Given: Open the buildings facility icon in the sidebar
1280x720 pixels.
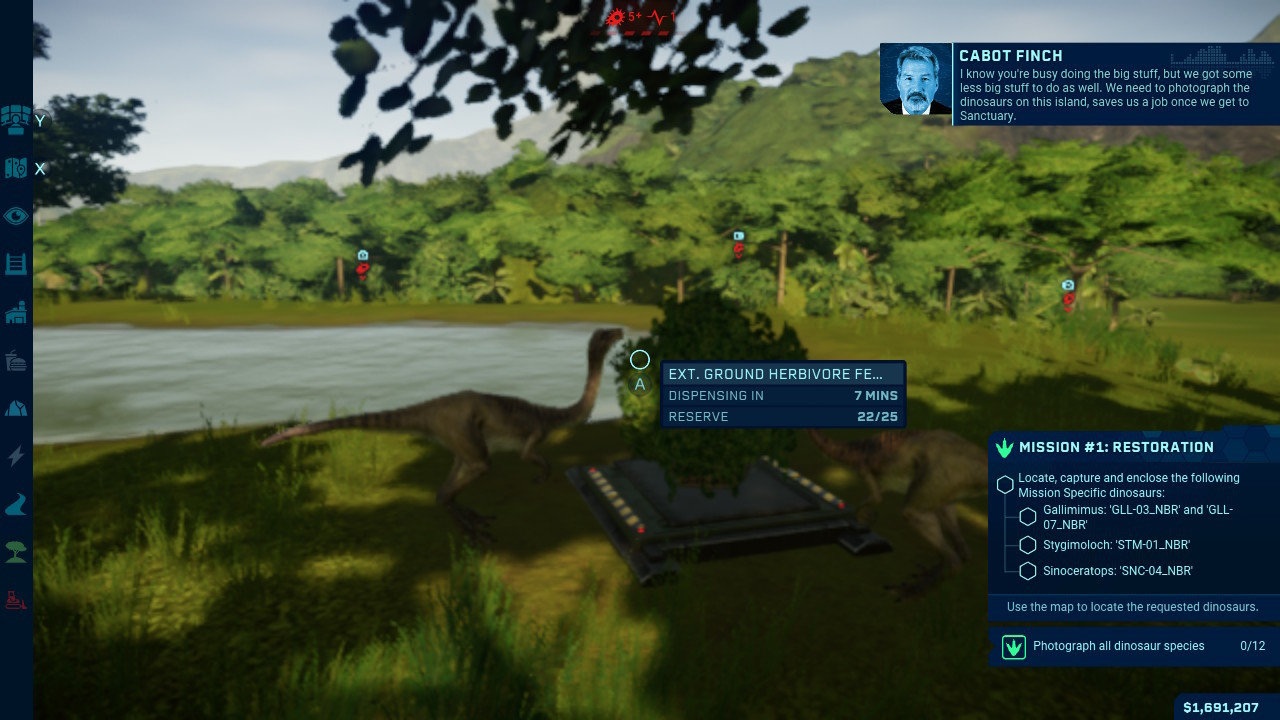Looking at the screenshot, I should (16, 312).
